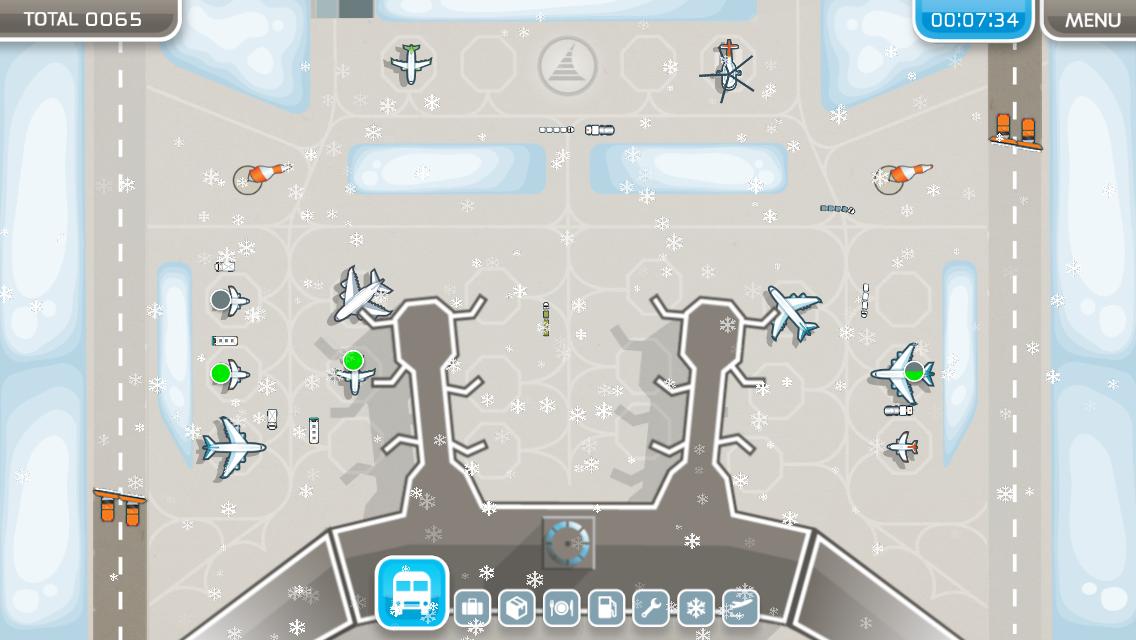Select the wrench repair service
The image size is (1136, 640).
tap(651, 607)
